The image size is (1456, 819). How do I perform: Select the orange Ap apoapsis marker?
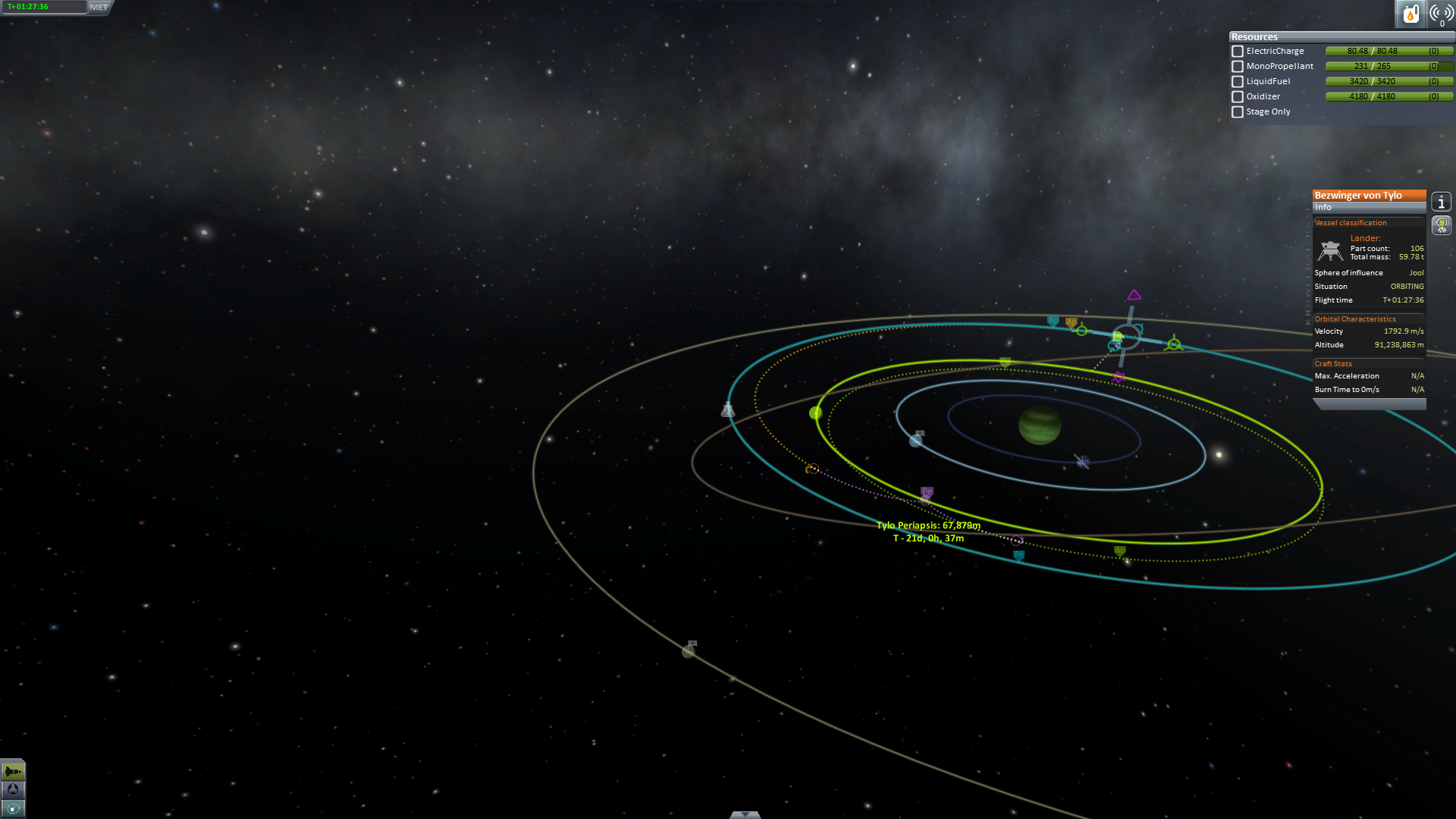[x=1071, y=323]
